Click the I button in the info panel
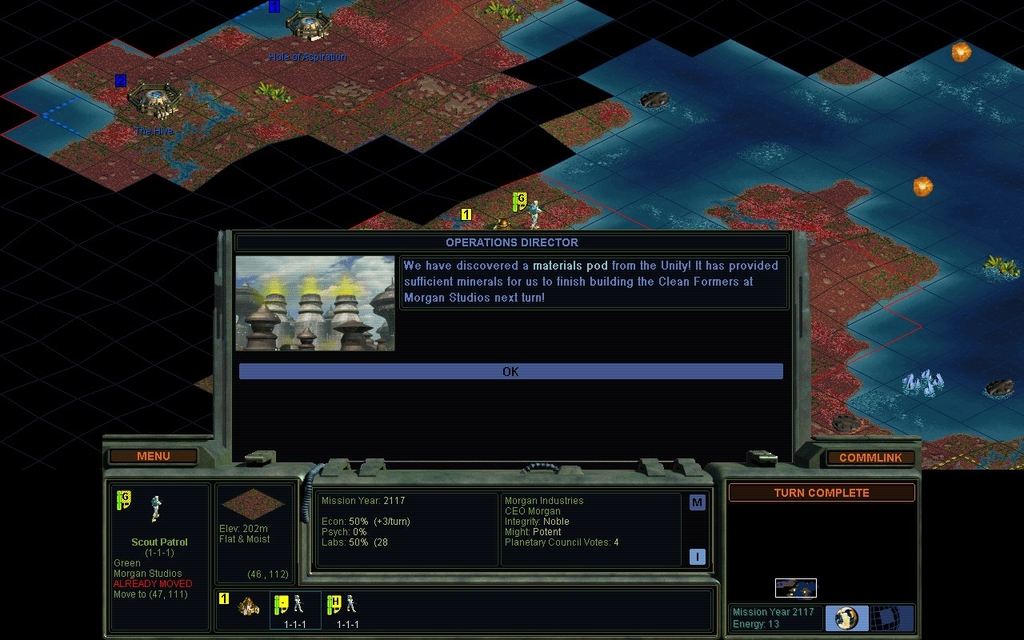This screenshot has width=1024, height=640. click(697, 557)
